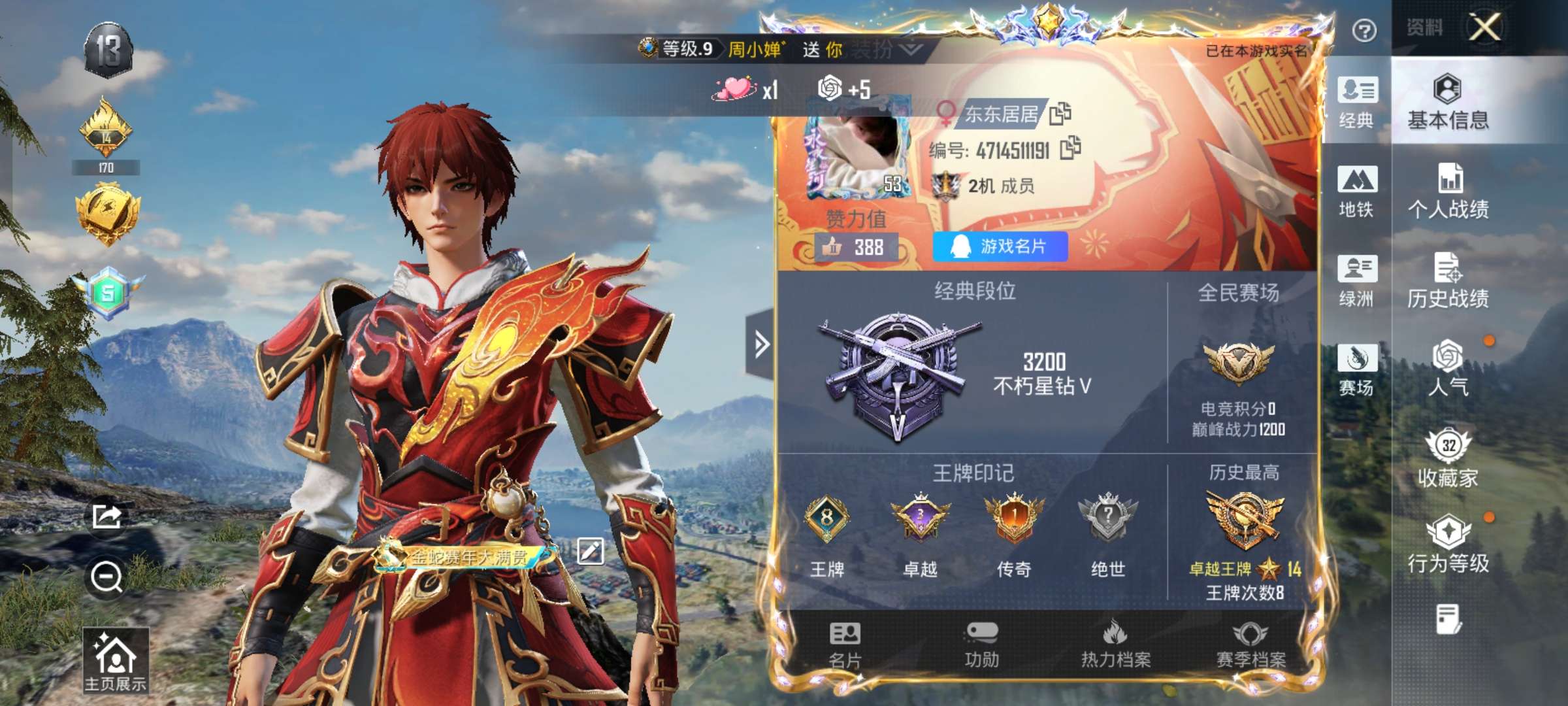The height and width of the screenshot is (706, 1568).
Task: Open 历史战绩 match history
Action: coord(1448,280)
